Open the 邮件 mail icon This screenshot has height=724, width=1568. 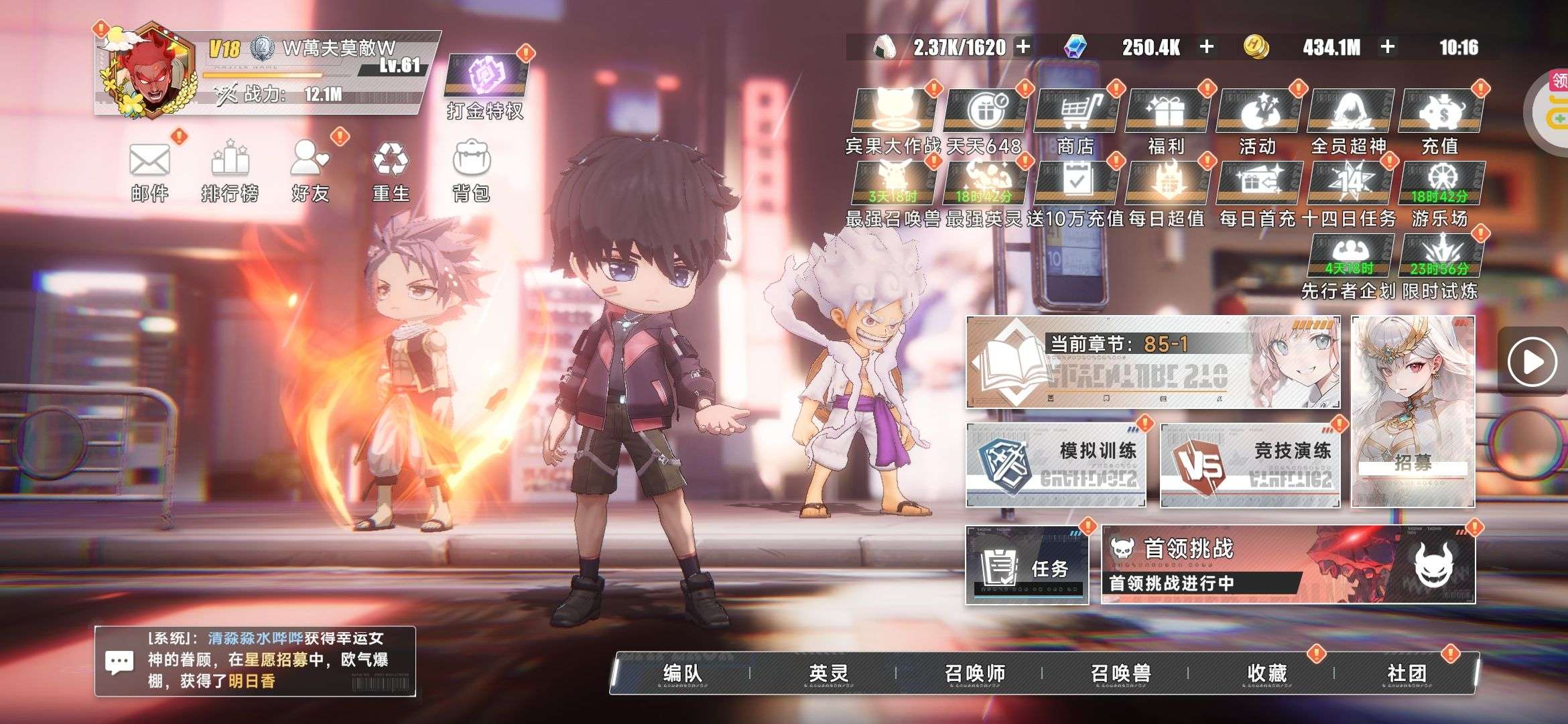click(149, 162)
